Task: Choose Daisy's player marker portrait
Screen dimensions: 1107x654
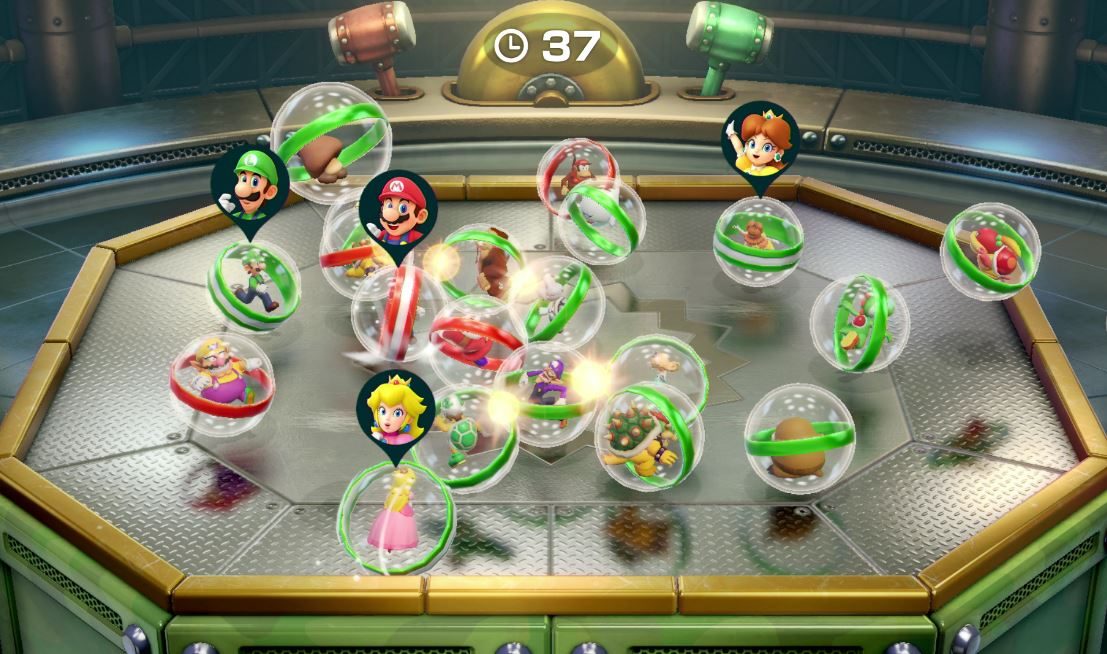Action: 759,141
